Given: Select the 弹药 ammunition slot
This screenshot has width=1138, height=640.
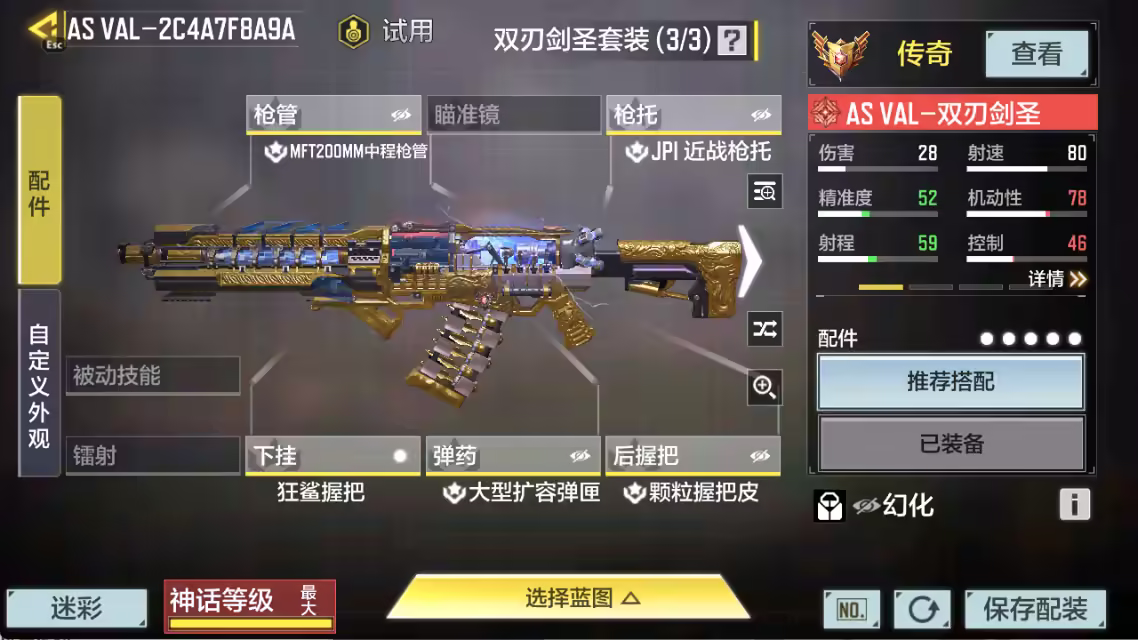Looking at the screenshot, I should tap(514, 456).
